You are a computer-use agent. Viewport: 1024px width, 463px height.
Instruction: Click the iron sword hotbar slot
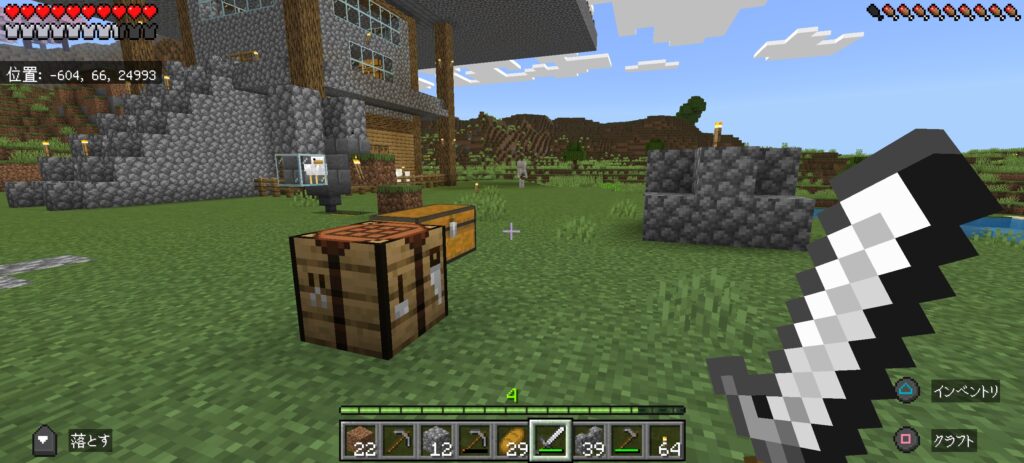[x=549, y=440]
